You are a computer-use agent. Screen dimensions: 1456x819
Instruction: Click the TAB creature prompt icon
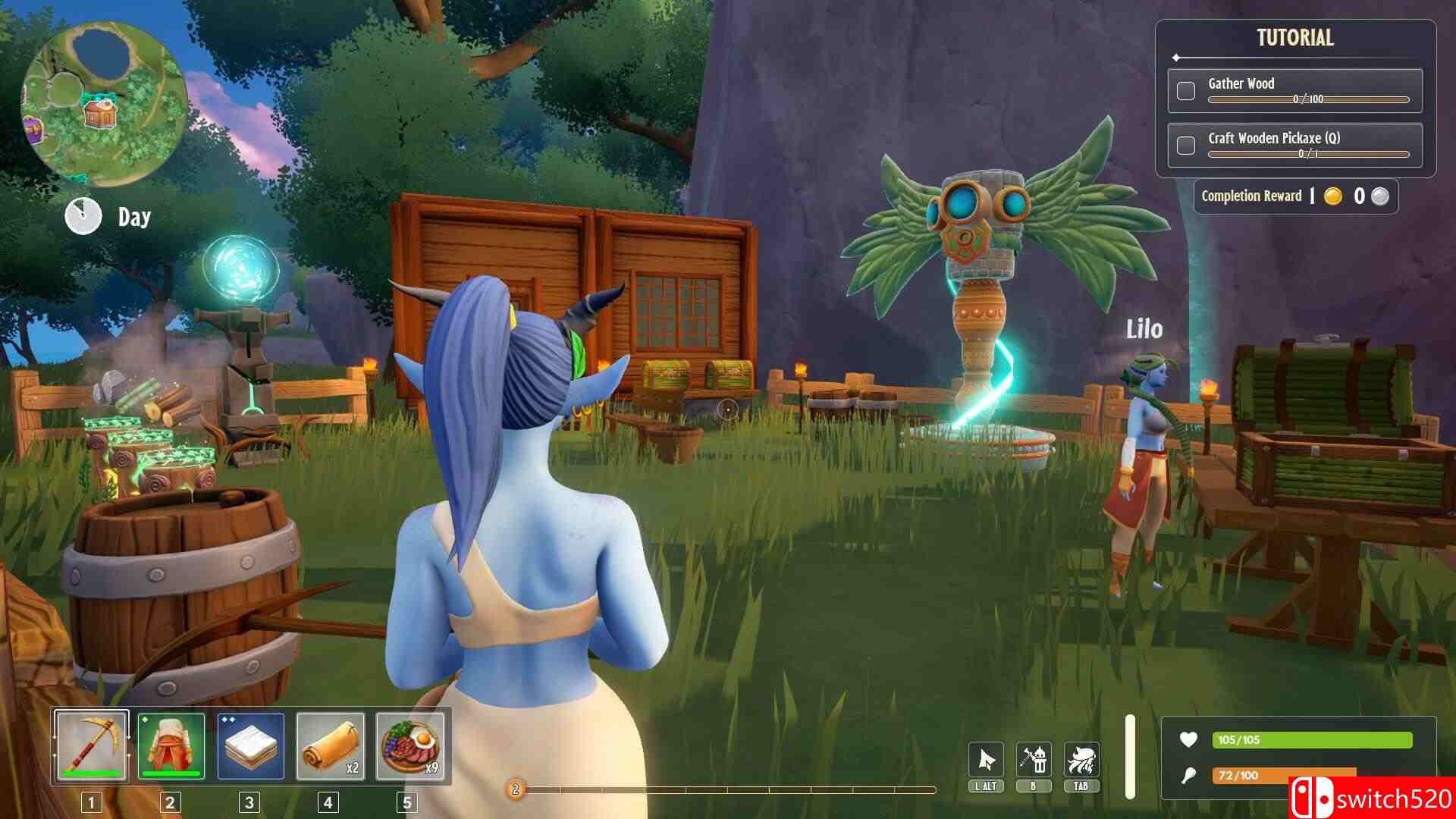click(1083, 758)
